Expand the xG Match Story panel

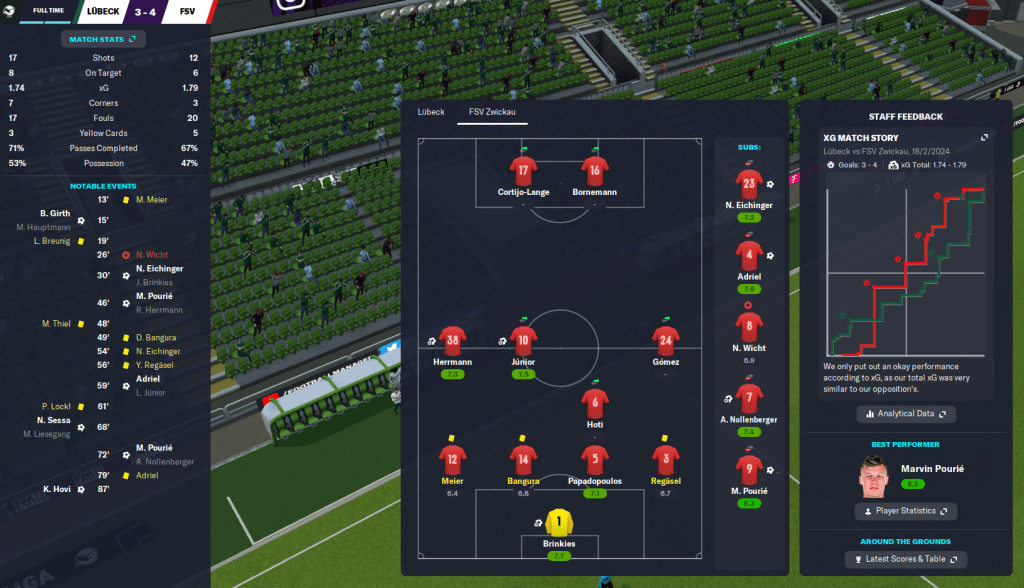coord(984,138)
